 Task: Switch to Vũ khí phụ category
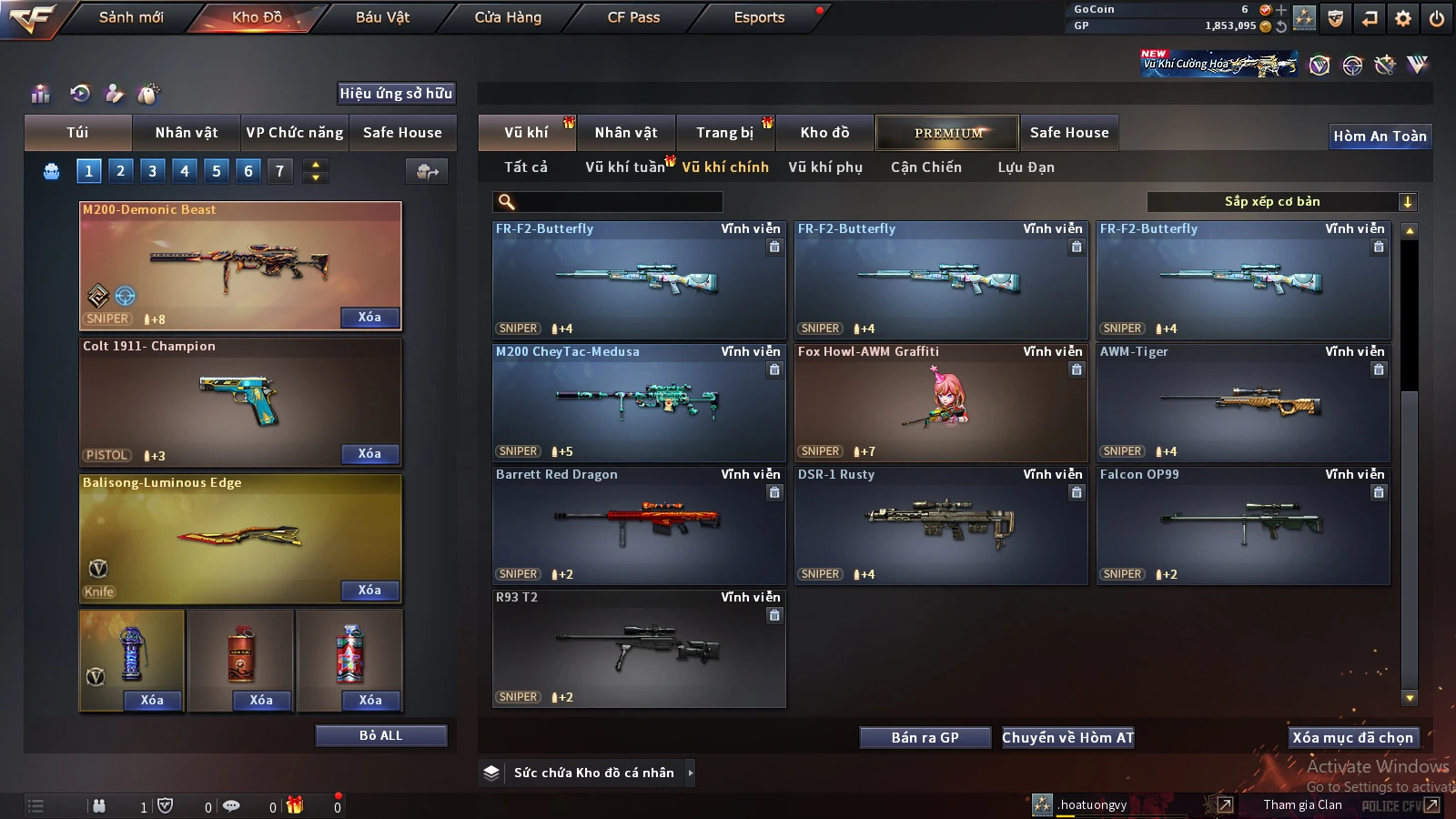tap(824, 167)
